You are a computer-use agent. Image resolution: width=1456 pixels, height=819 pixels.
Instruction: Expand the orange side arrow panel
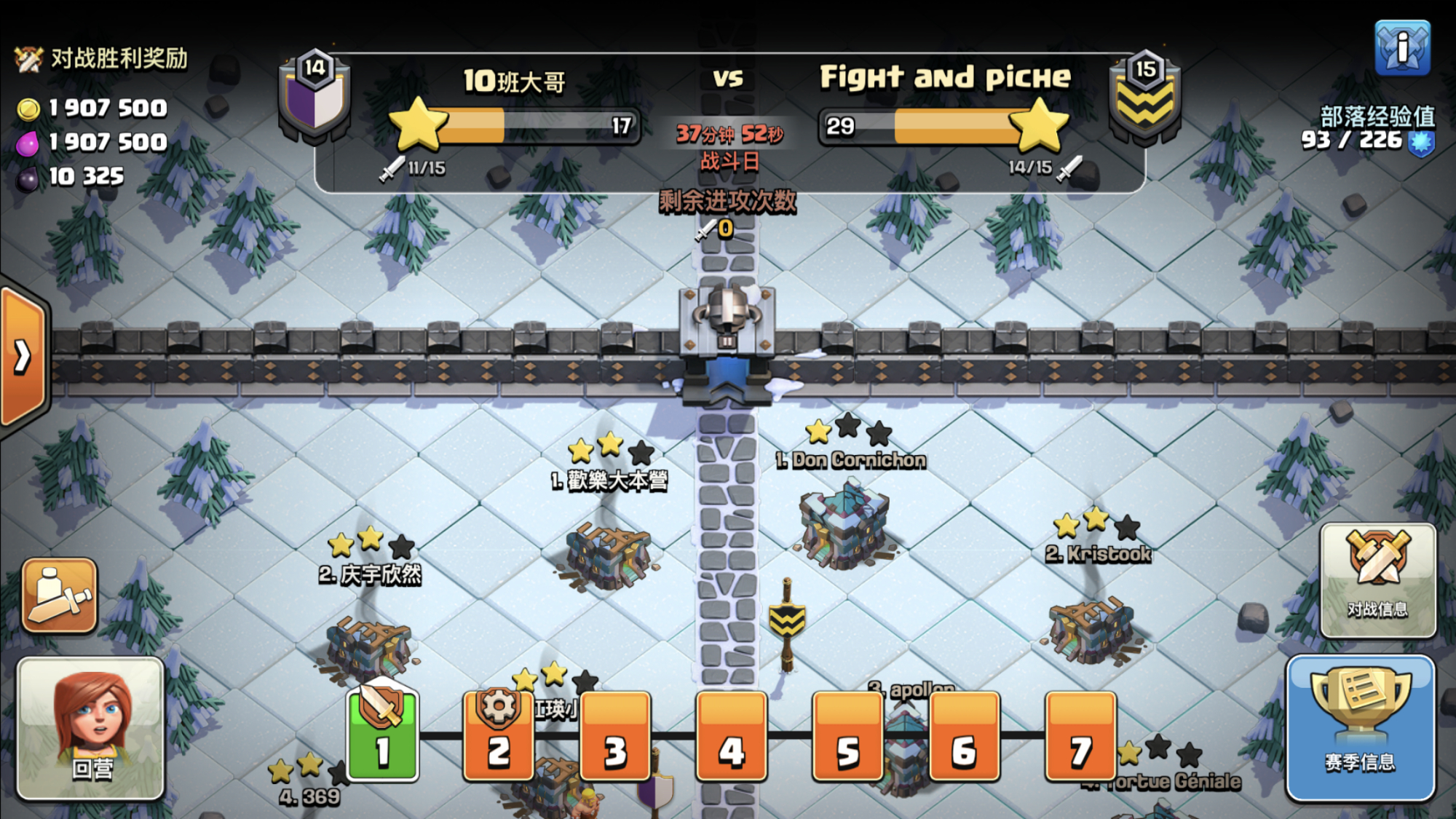click(23, 357)
